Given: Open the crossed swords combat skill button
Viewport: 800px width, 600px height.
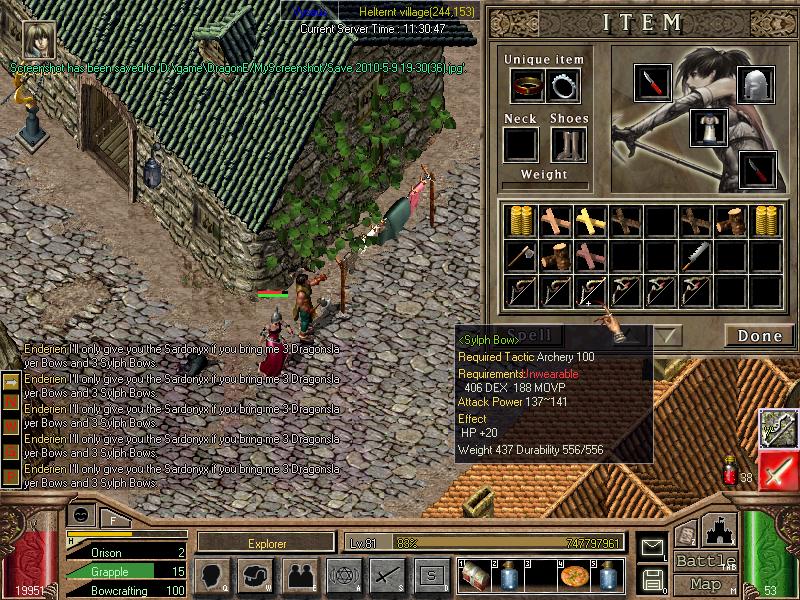Looking at the screenshot, I should point(387,575).
